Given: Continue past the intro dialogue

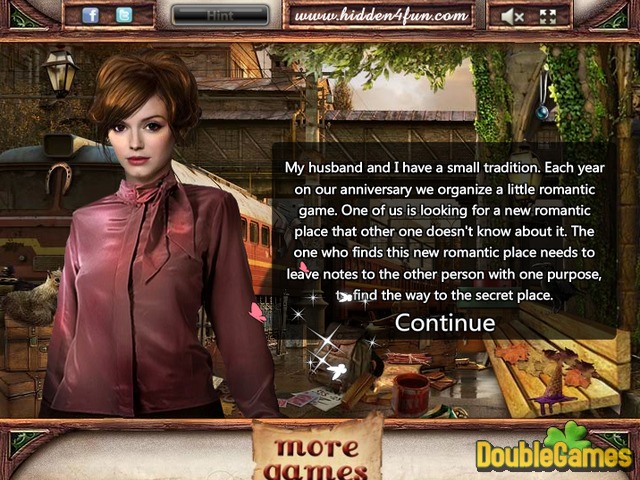Looking at the screenshot, I should pos(445,322).
